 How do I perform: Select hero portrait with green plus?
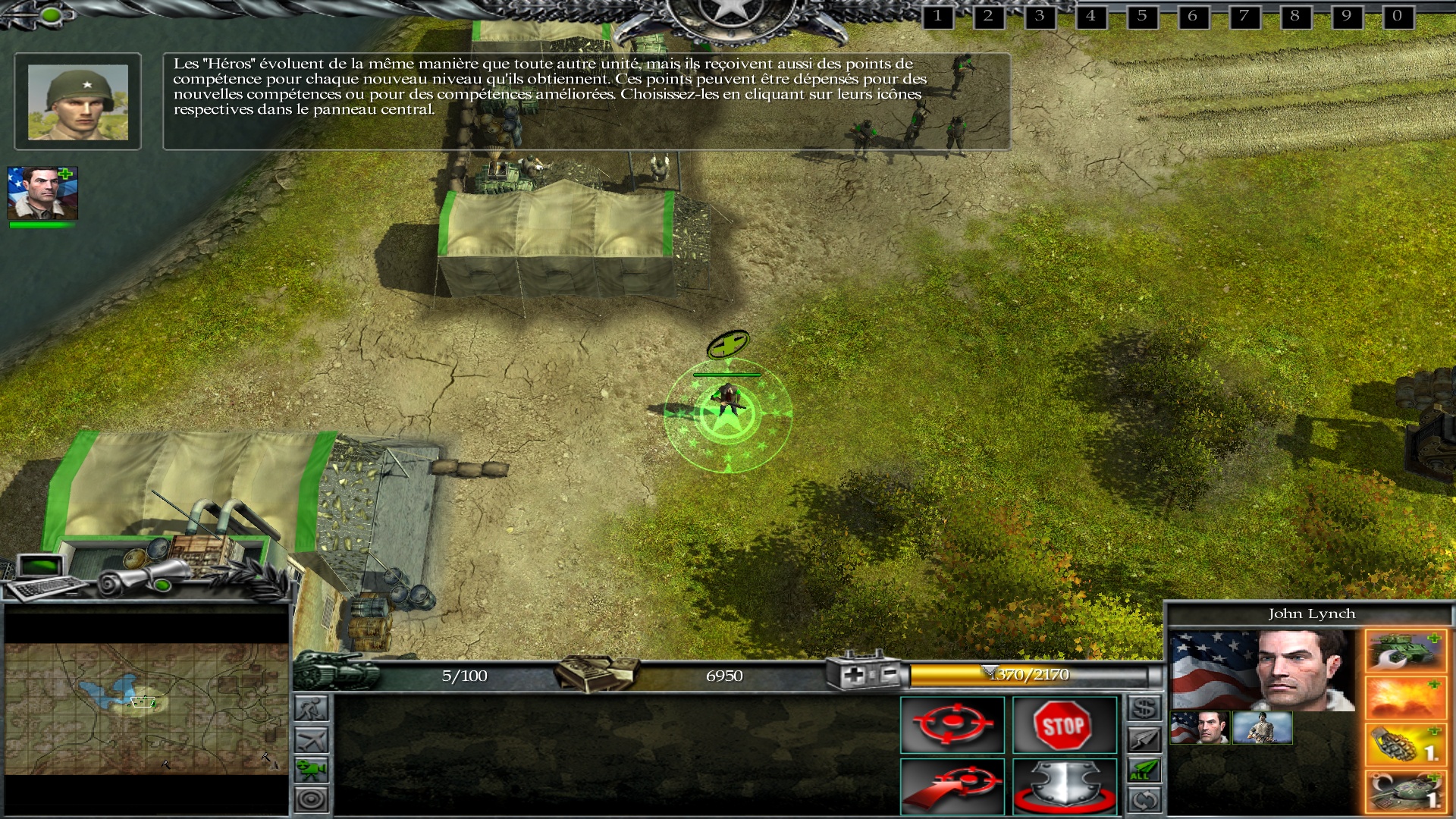(42, 193)
